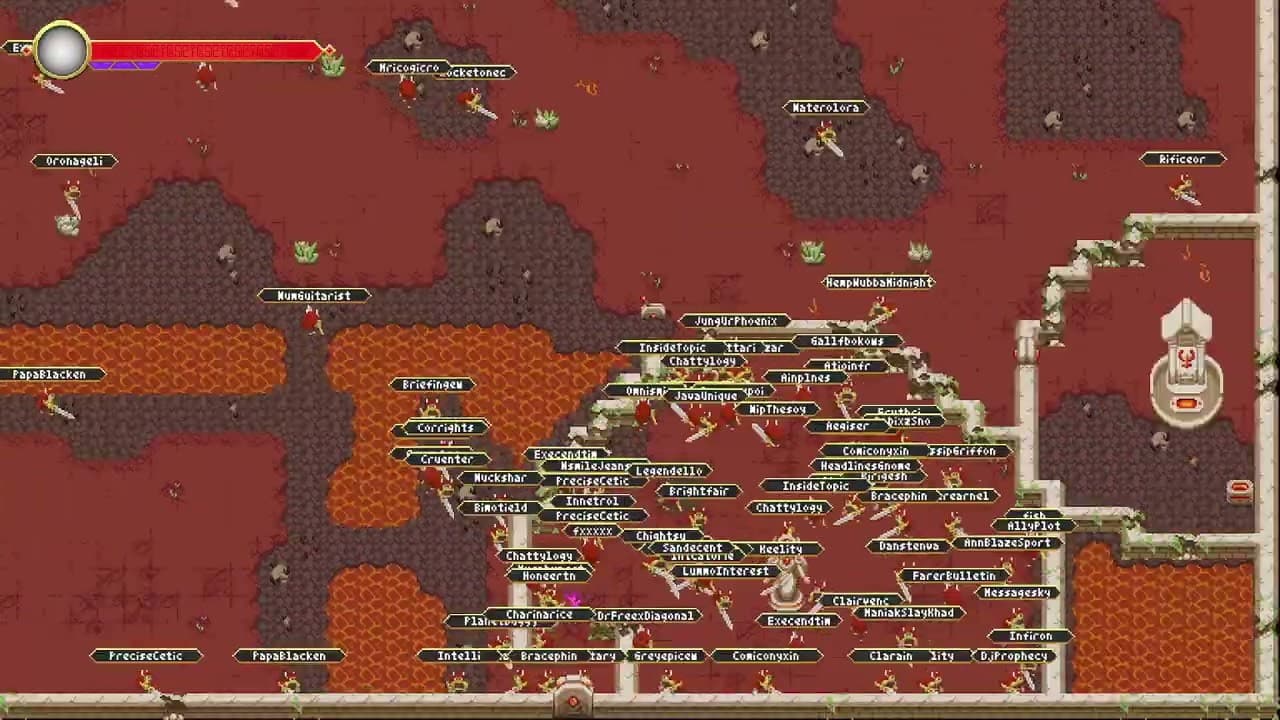Click the purple XP segments under the health bar

tap(122, 65)
